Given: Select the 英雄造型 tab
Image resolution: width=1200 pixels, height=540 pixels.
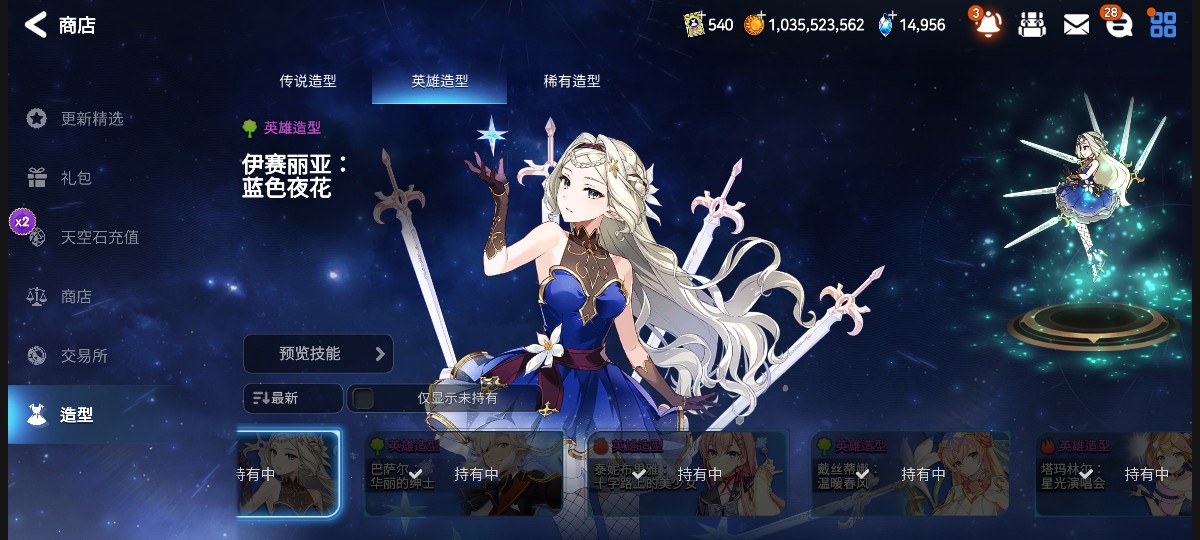Looking at the screenshot, I should [439, 81].
